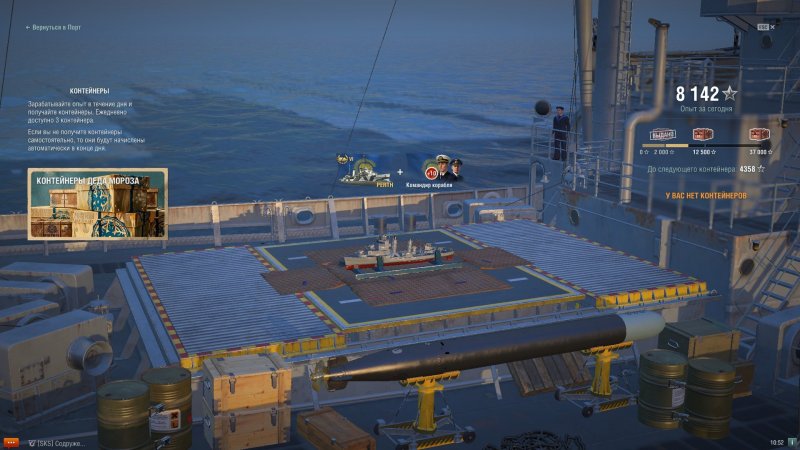This screenshot has height=450, width=800.
Task: Click the stamped first container reward
Action: pos(663,135)
